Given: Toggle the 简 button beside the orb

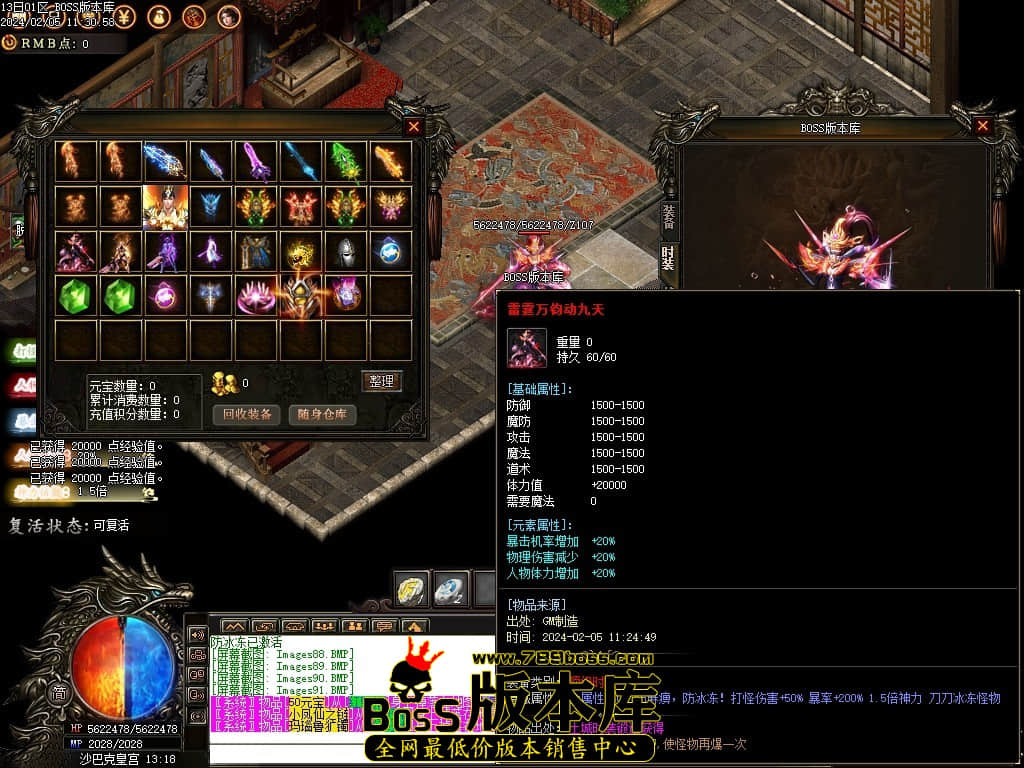Looking at the screenshot, I should [x=60, y=694].
